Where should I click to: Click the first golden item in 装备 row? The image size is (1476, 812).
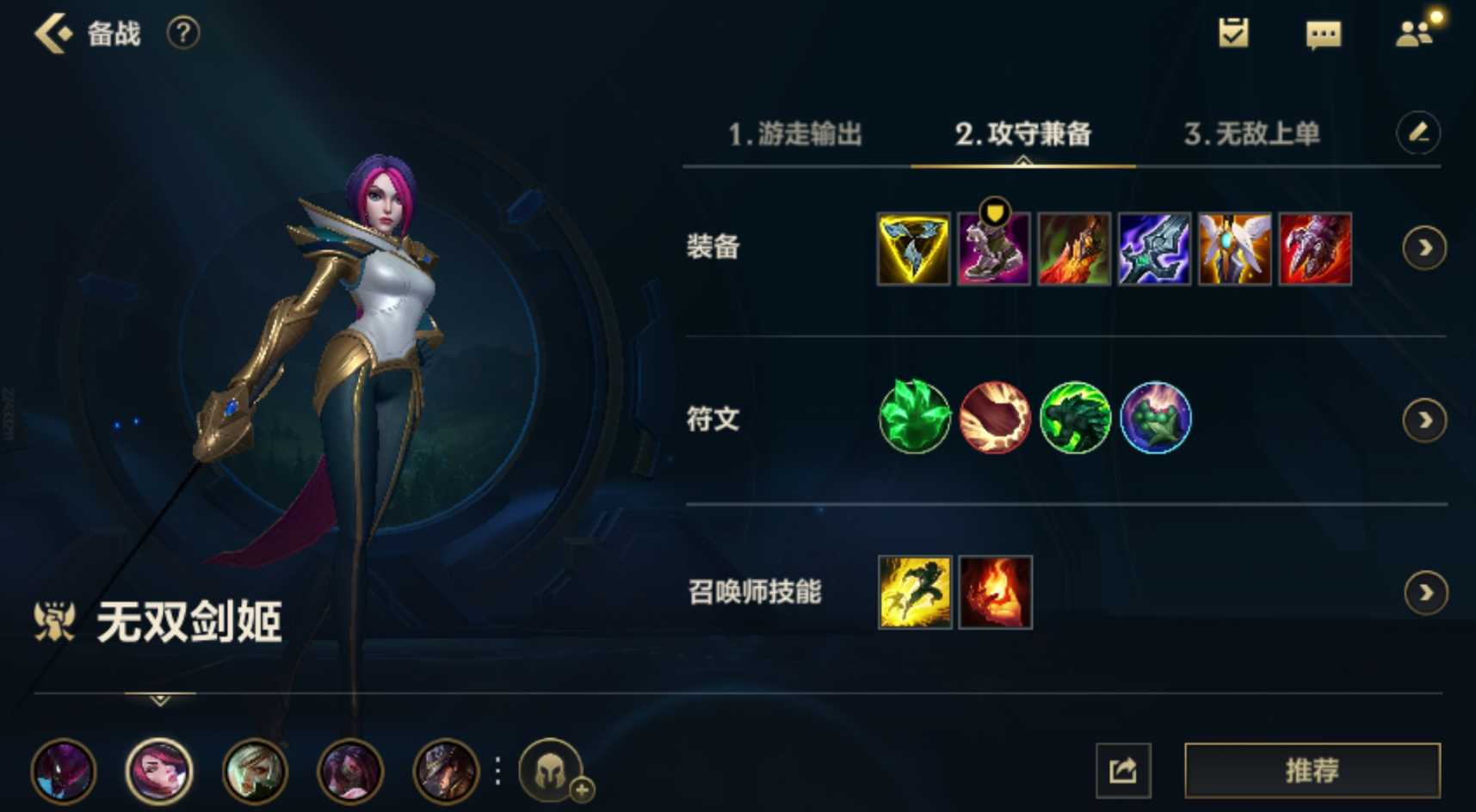click(x=913, y=249)
